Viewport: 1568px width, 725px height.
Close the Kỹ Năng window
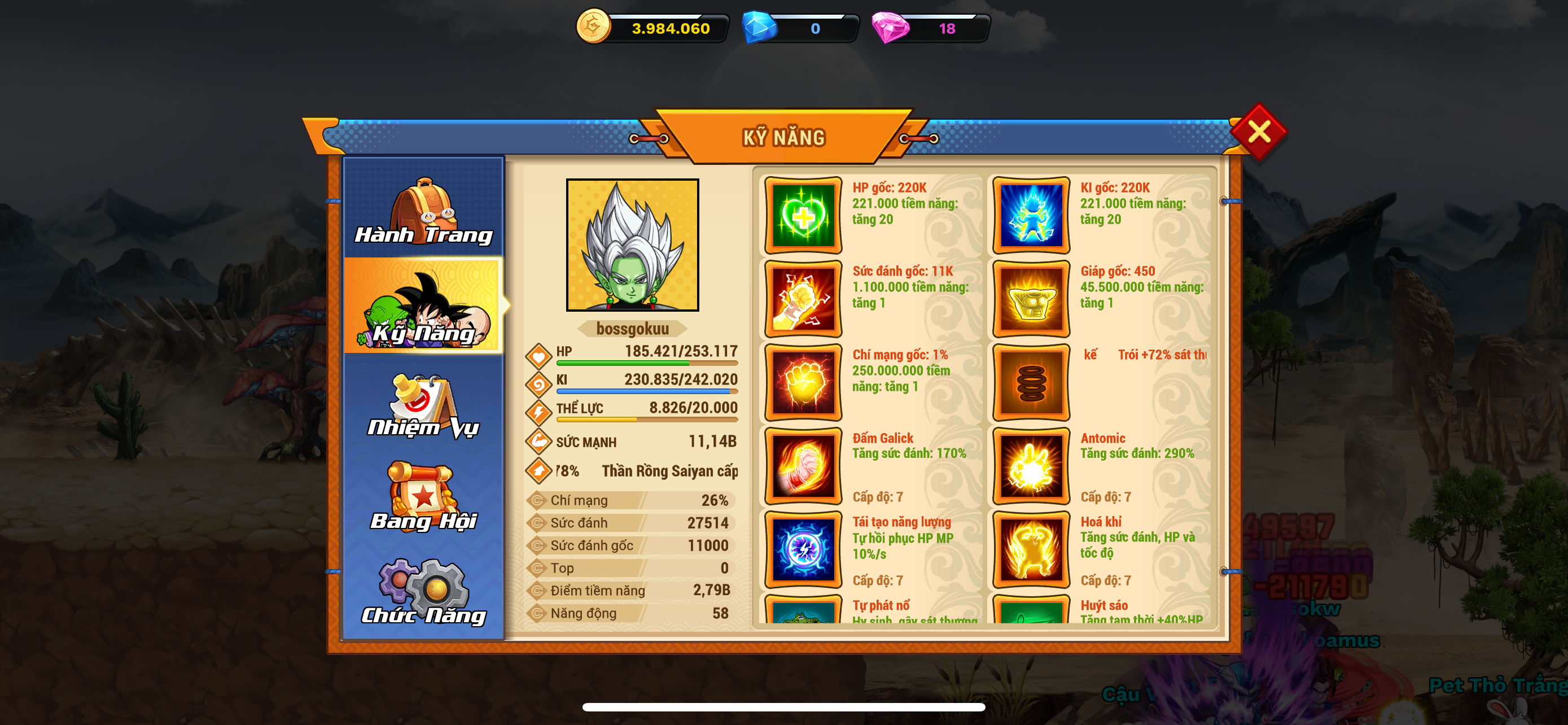click(1258, 132)
